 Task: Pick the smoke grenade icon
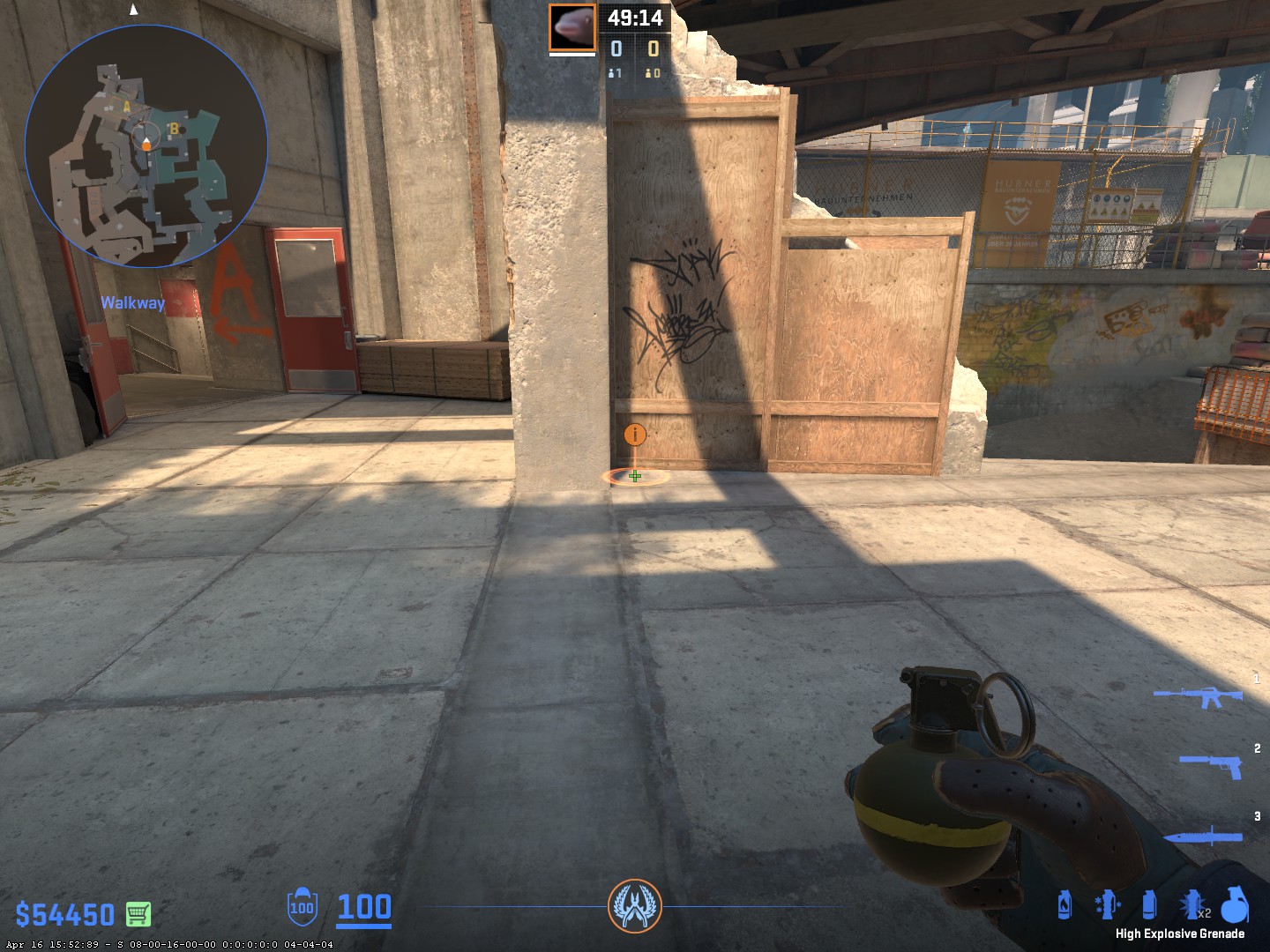[x=1148, y=905]
